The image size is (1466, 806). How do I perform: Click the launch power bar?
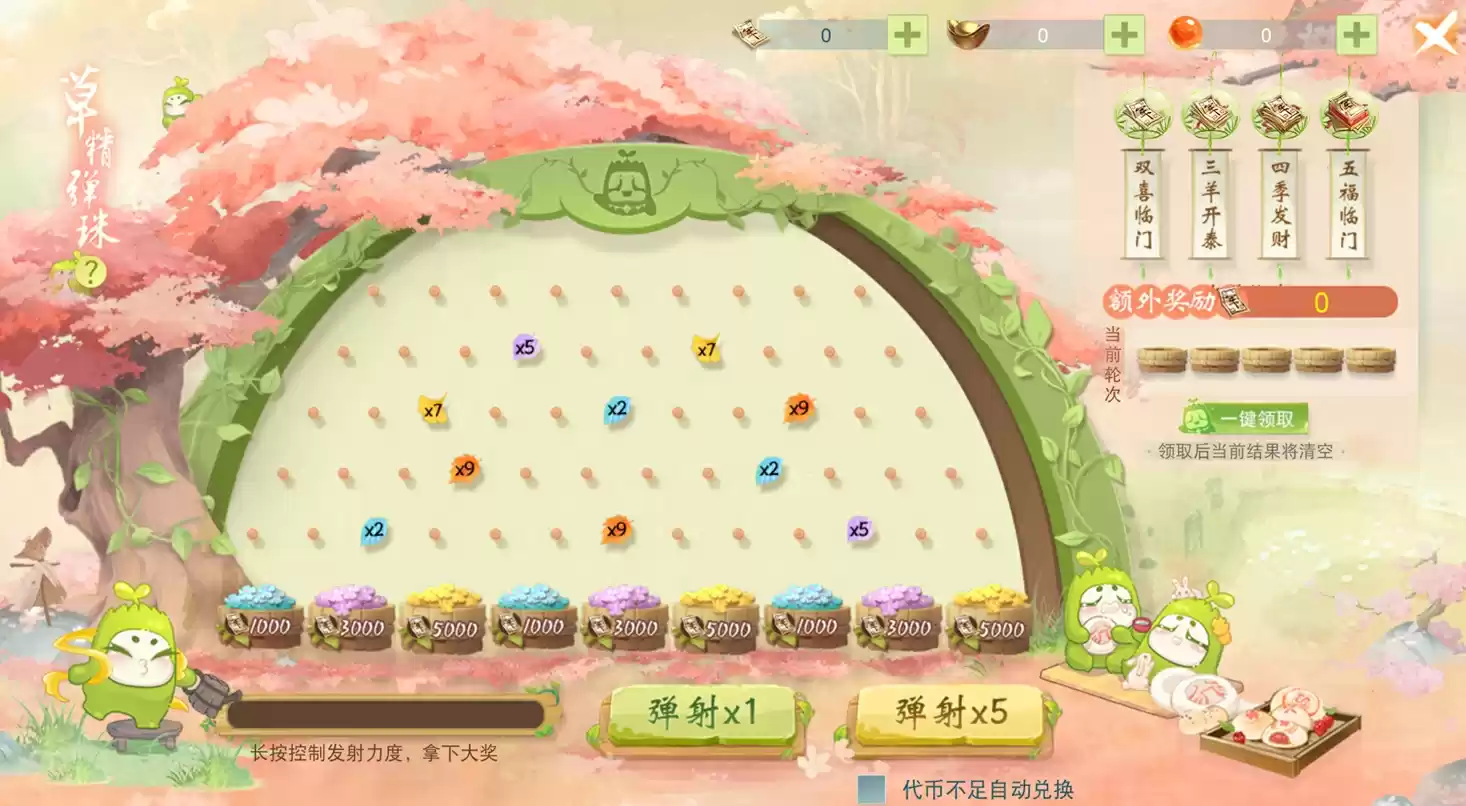pyautogui.click(x=385, y=715)
